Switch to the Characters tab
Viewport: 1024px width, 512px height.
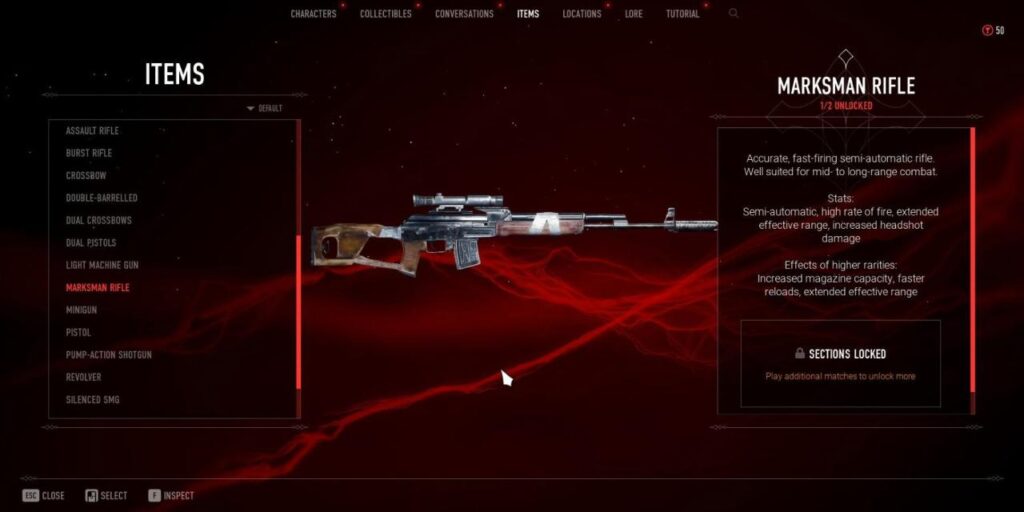(x=314, y=14)
